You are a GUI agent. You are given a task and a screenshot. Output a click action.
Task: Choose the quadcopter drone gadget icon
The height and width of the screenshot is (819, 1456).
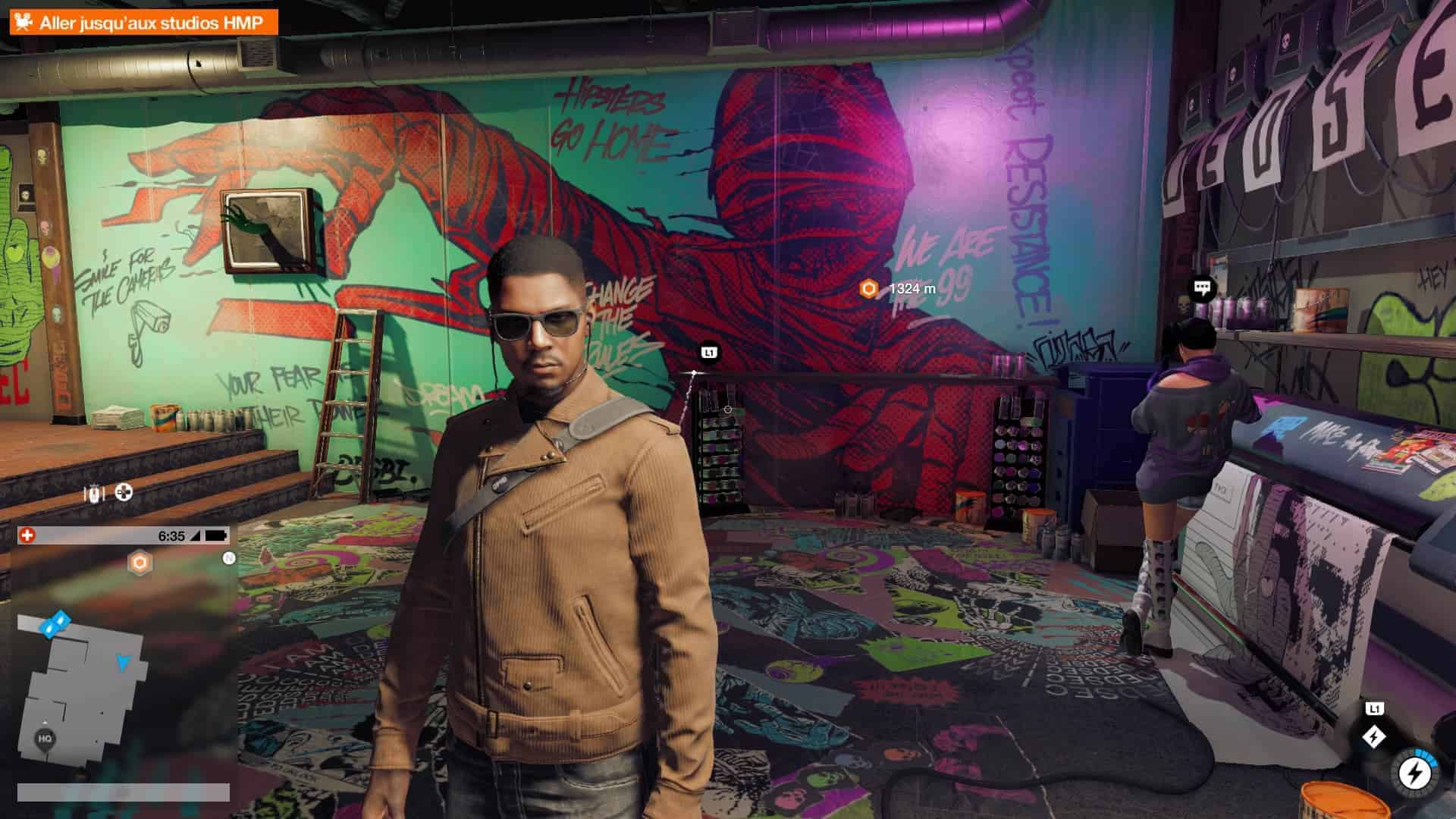tap(123, 493)
